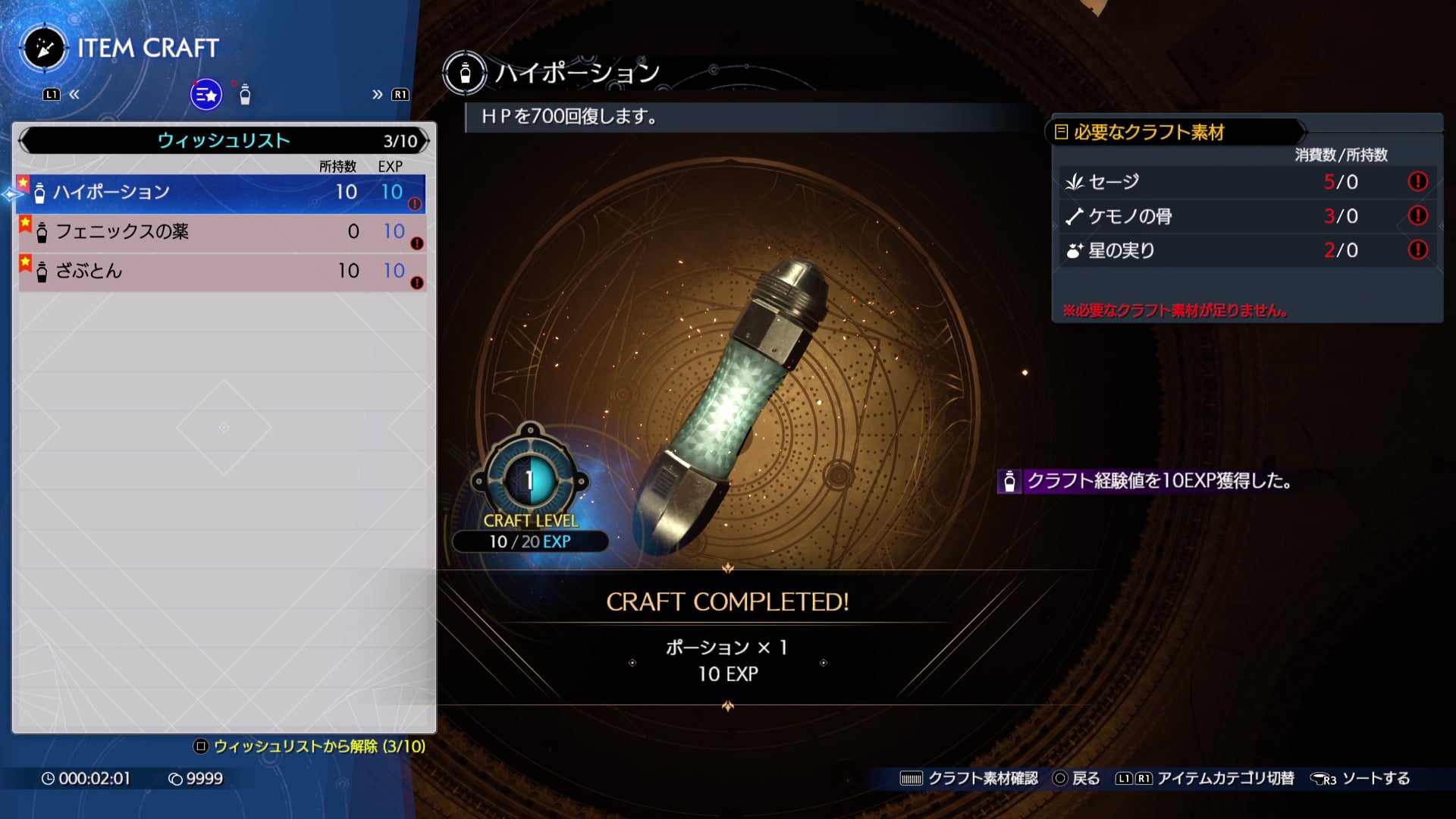The width and height of the screenshot is (1456, 819).
Task: Remove item via ウィッシュリストから解除
Action: [x=310, y=746]
